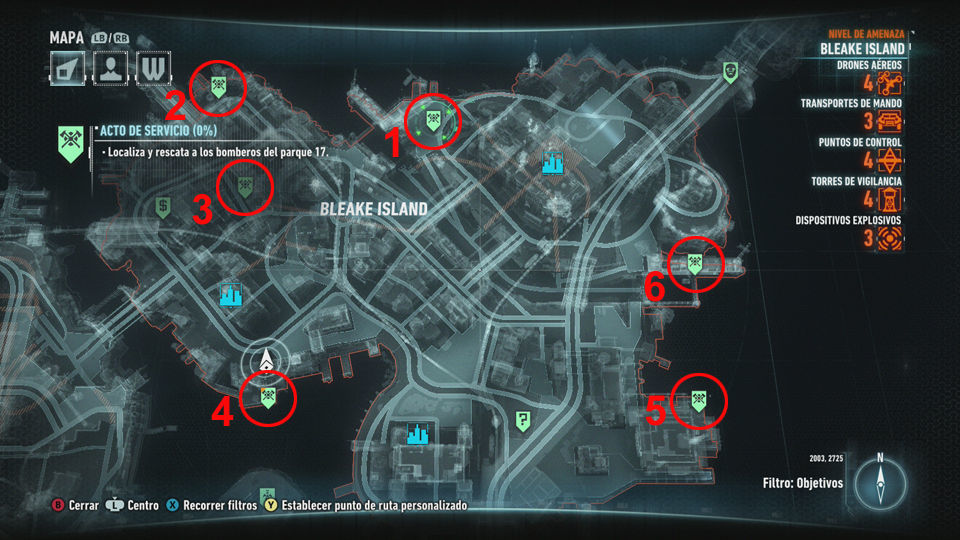Select firefighter marker numbered 1

tap(434, 121)
